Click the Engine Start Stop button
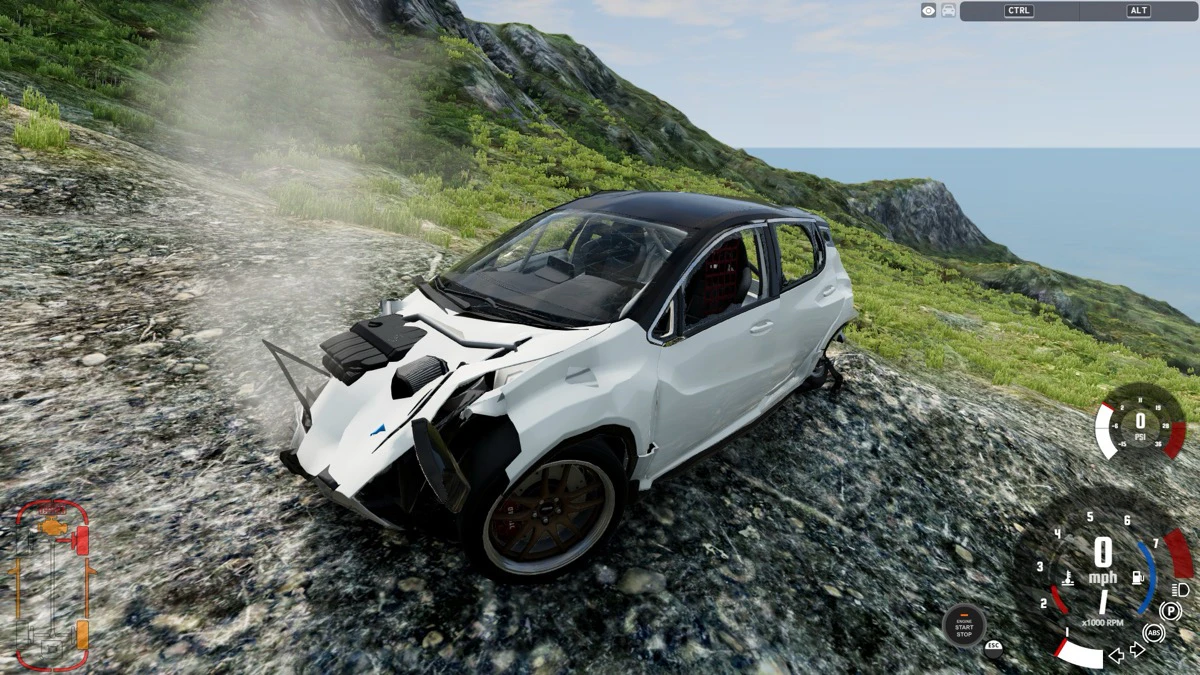This screenshot has height=675, width=1200. point(963,625)
